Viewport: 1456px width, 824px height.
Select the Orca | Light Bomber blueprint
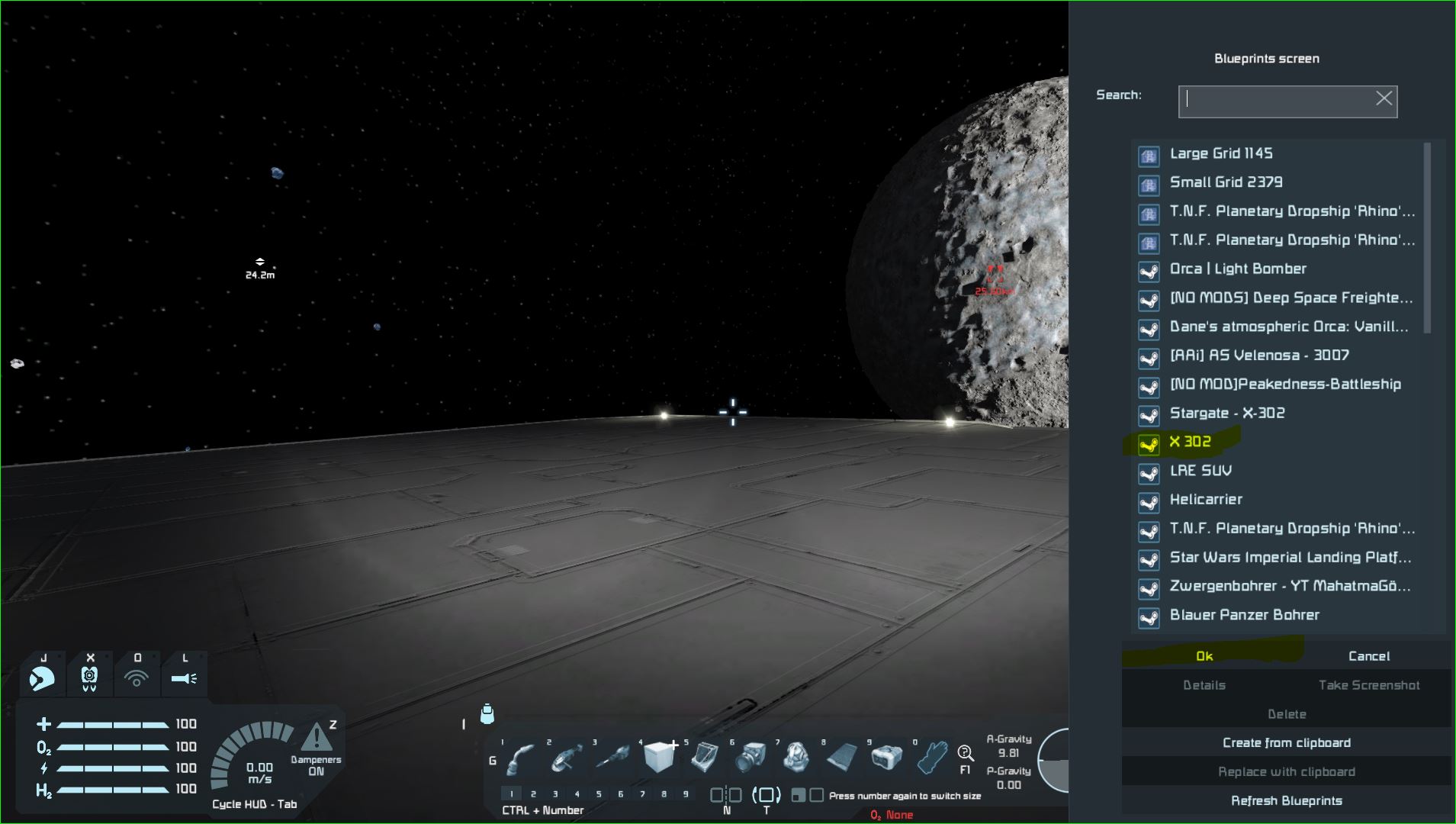click(1237, 269)
